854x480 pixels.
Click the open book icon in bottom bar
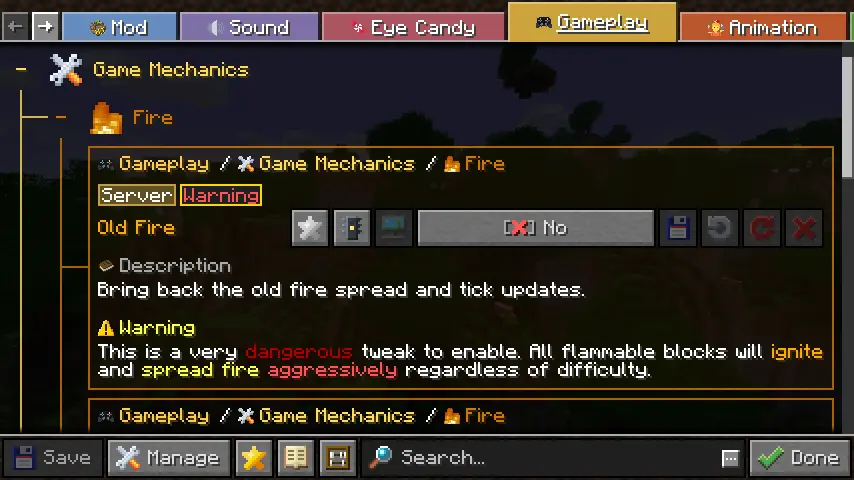(x=296, y=458)
